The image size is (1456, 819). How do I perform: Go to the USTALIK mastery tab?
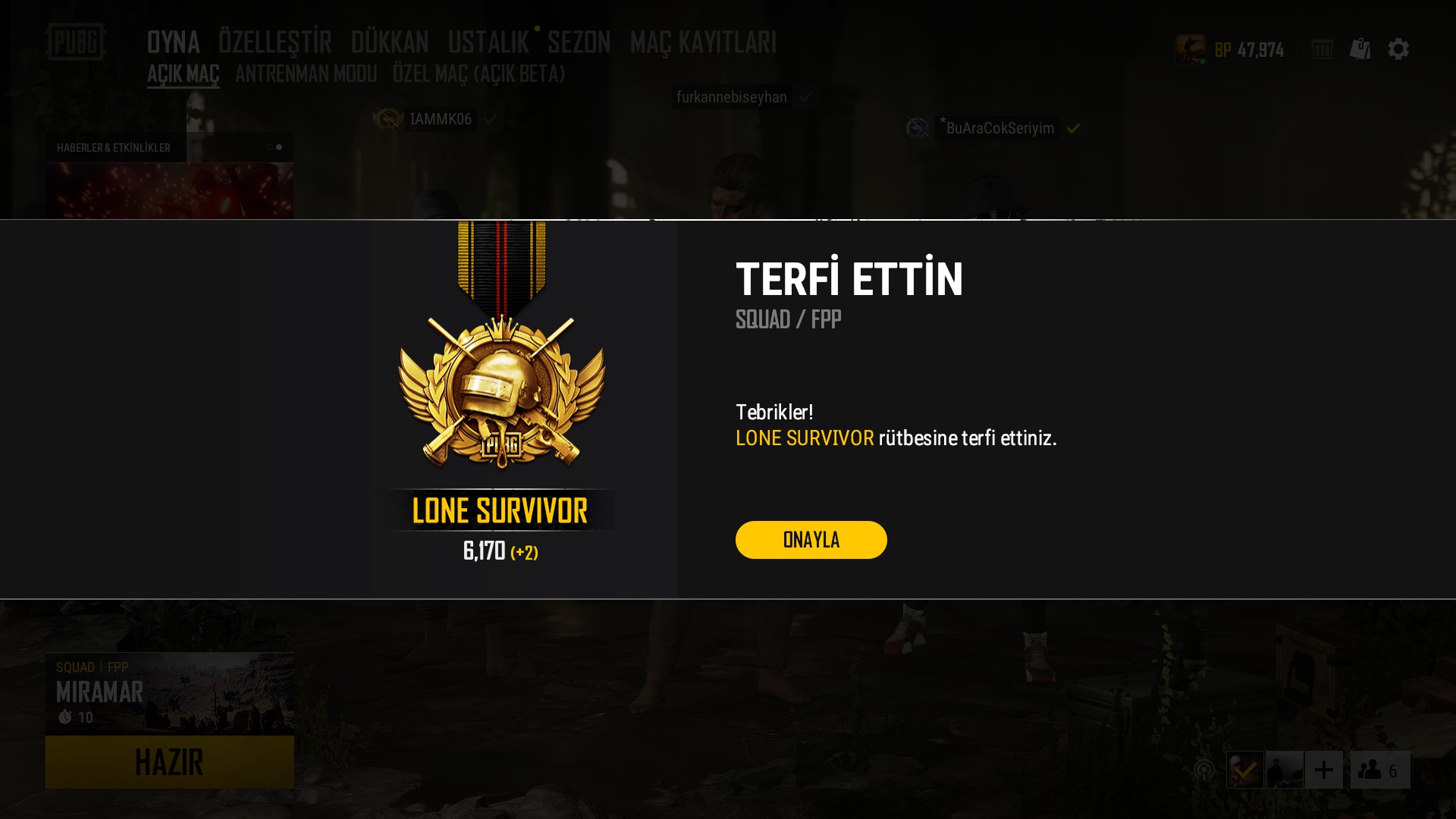488,42
